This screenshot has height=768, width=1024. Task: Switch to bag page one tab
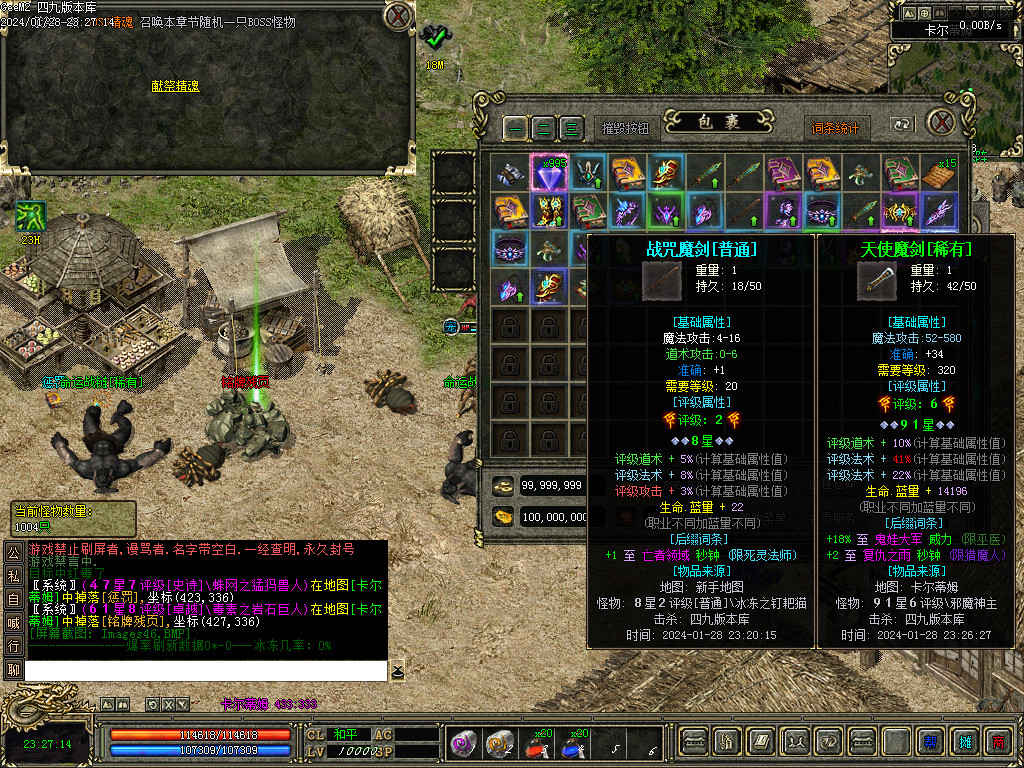pos(515,128)
